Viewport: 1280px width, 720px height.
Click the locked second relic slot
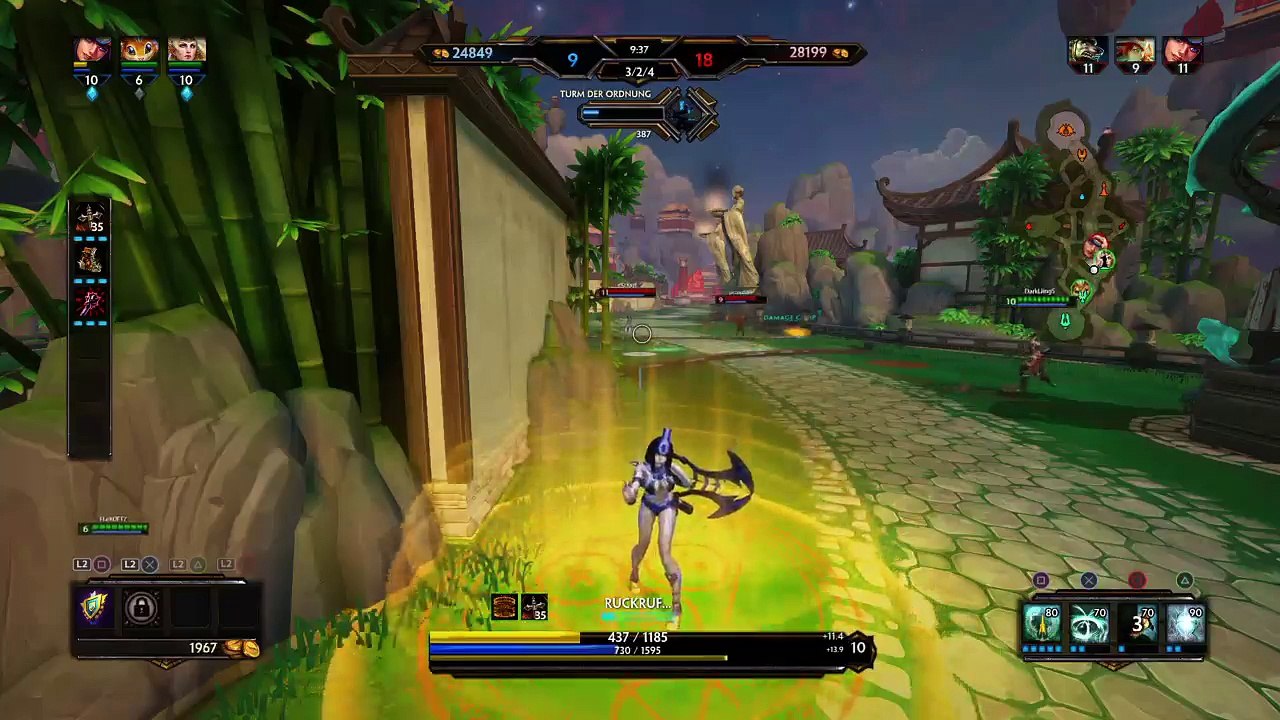pyautogui.click(x=141, y=607)
